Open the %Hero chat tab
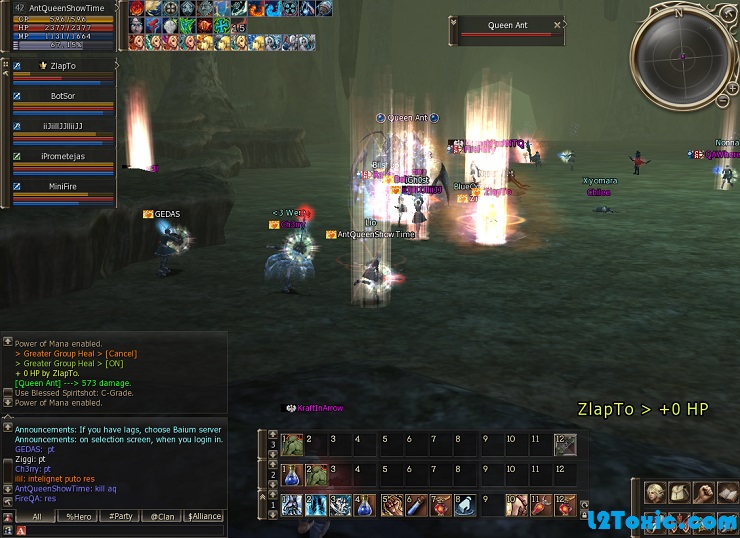740x538 pixels. 78,516
